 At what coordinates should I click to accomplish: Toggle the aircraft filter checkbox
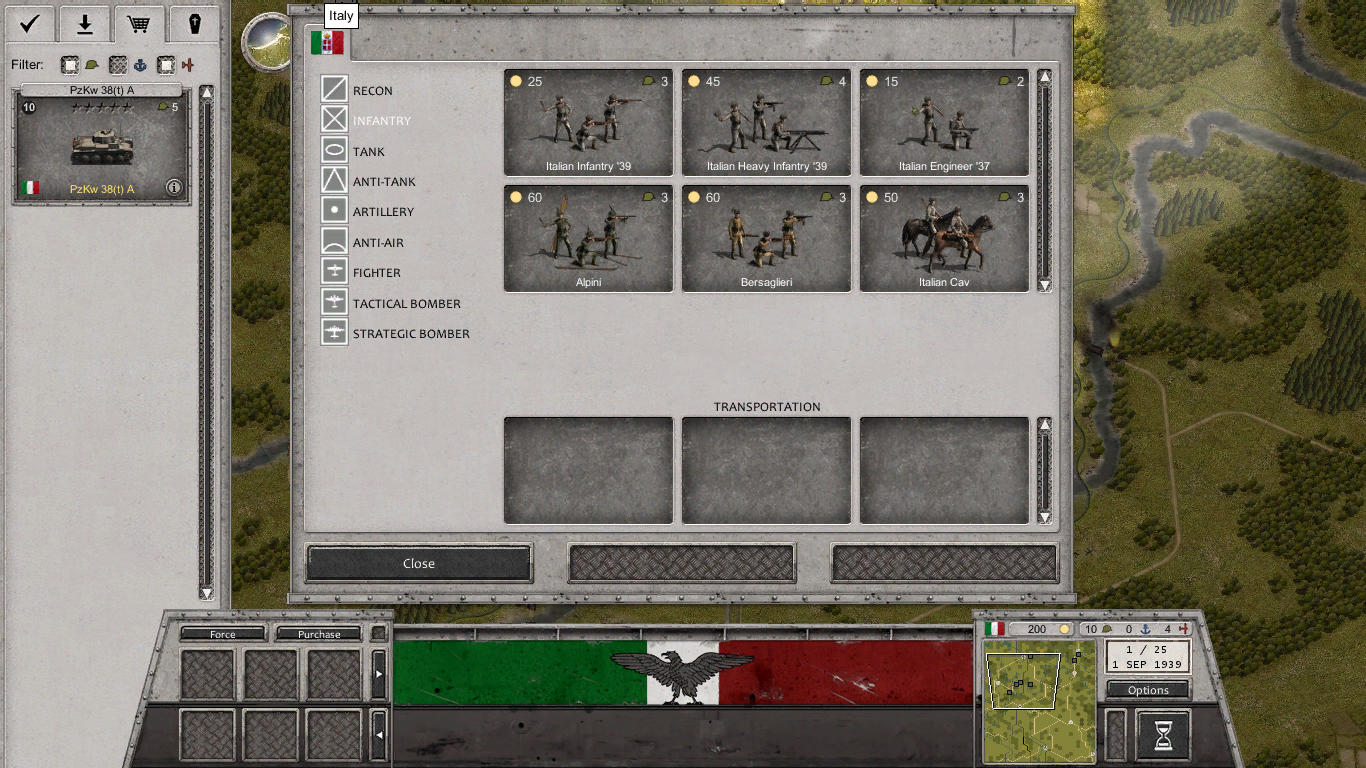tap(167, 64)
